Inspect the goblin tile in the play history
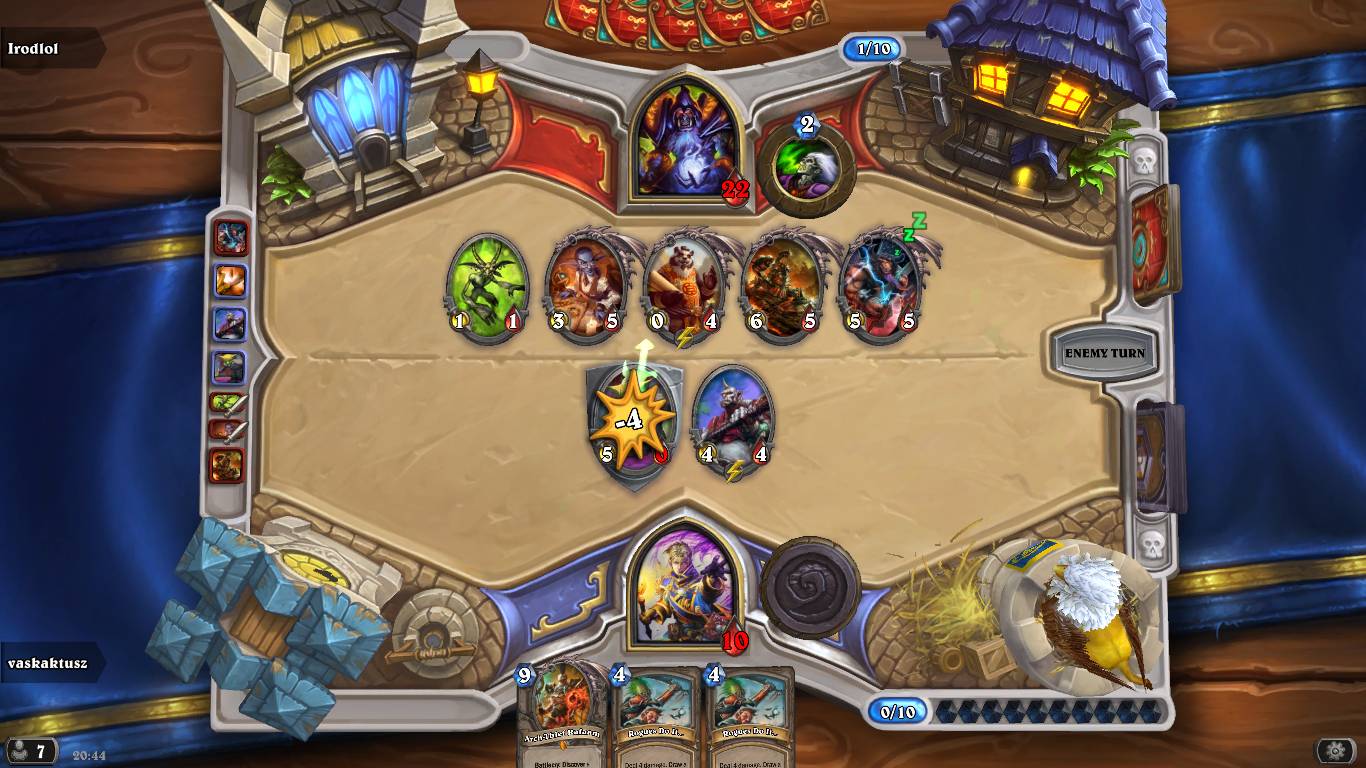1366x768 pixels. pos(229,368)
